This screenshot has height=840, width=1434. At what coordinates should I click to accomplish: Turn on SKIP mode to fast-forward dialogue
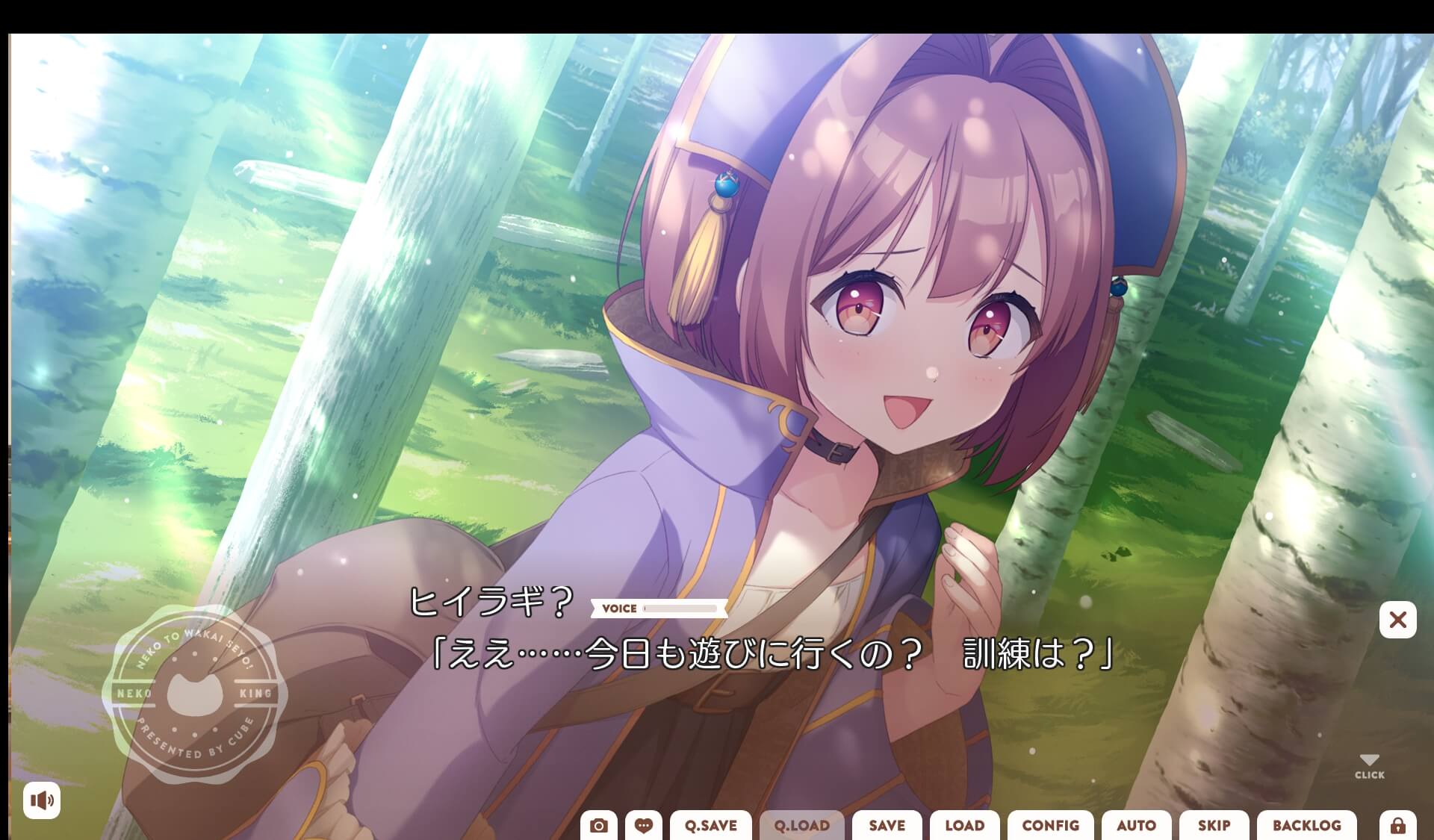(1214, 826)
